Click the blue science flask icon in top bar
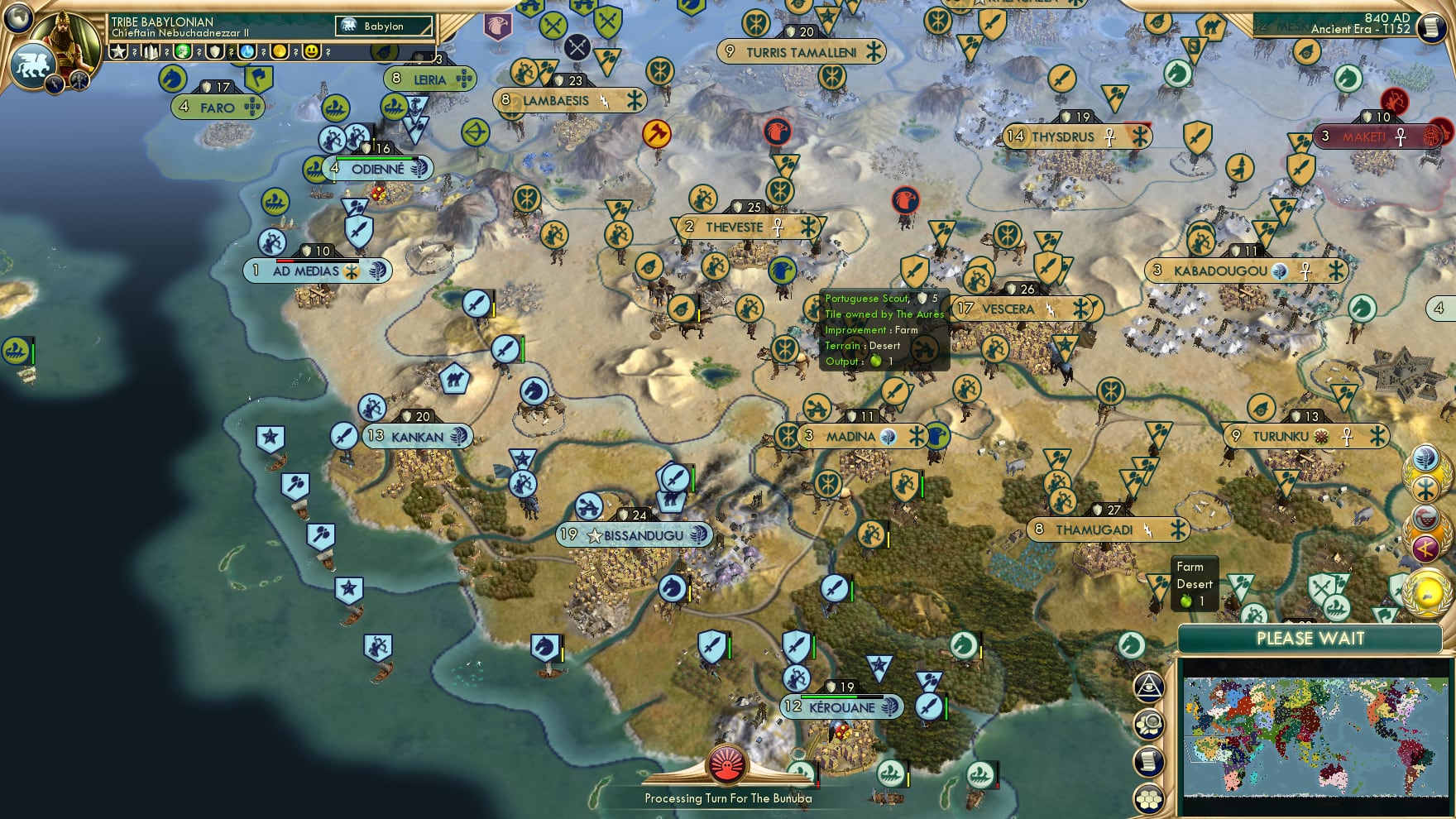This screenshot has height=819, width=1456. point(247,52)
